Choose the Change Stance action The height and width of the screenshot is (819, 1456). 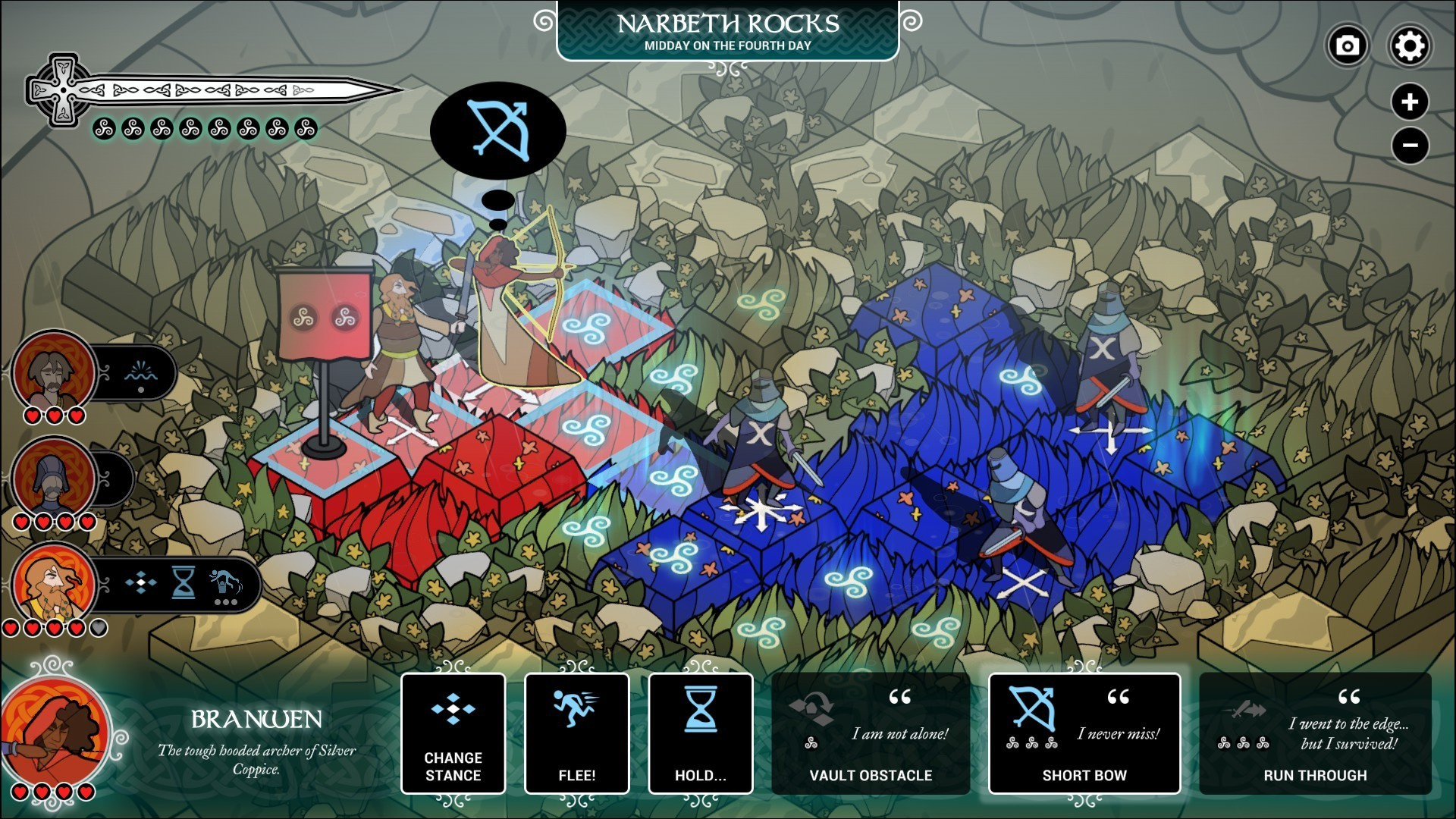tap(453, 733)
